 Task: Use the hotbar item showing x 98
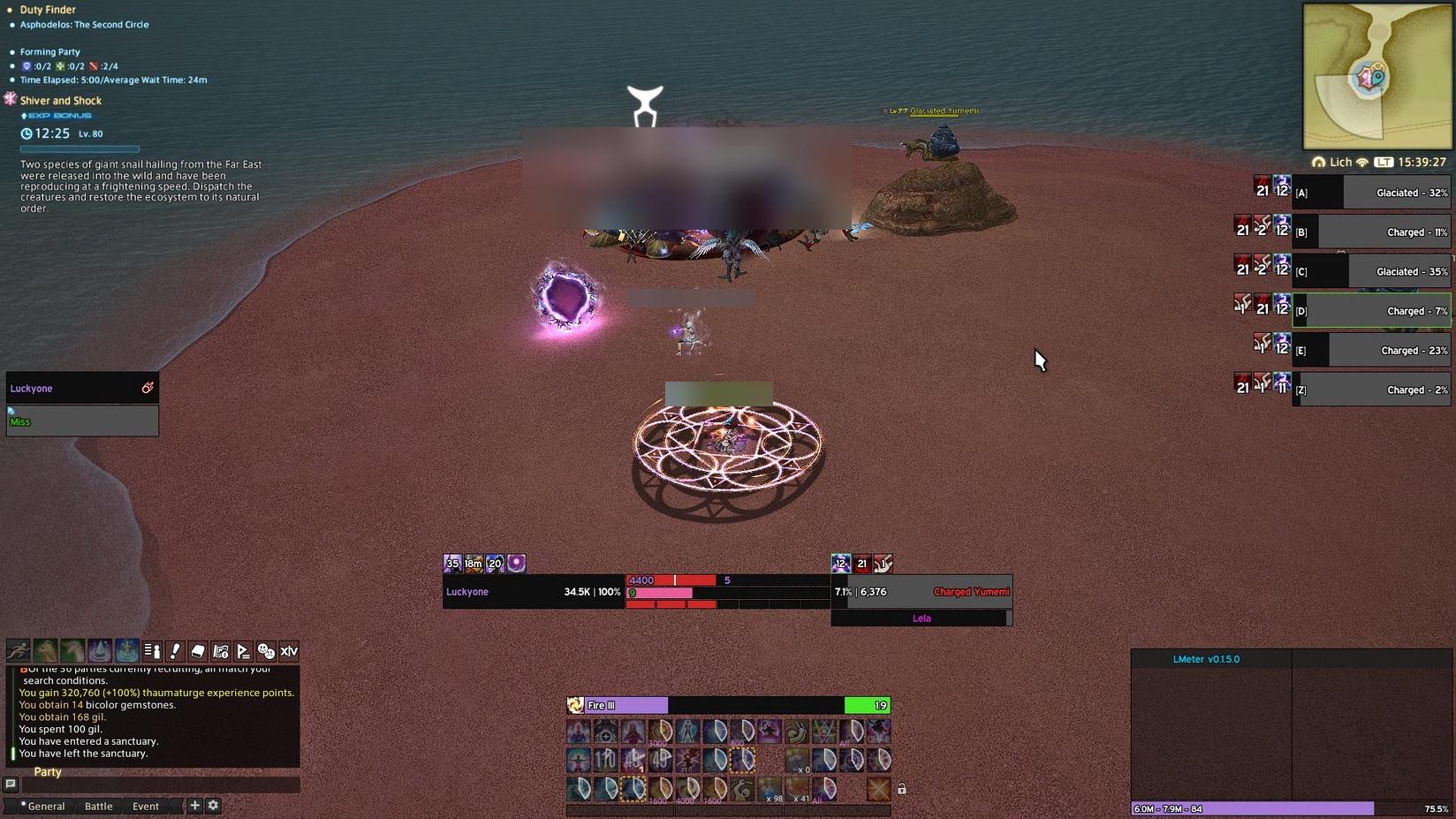click(x=770, y=789)
